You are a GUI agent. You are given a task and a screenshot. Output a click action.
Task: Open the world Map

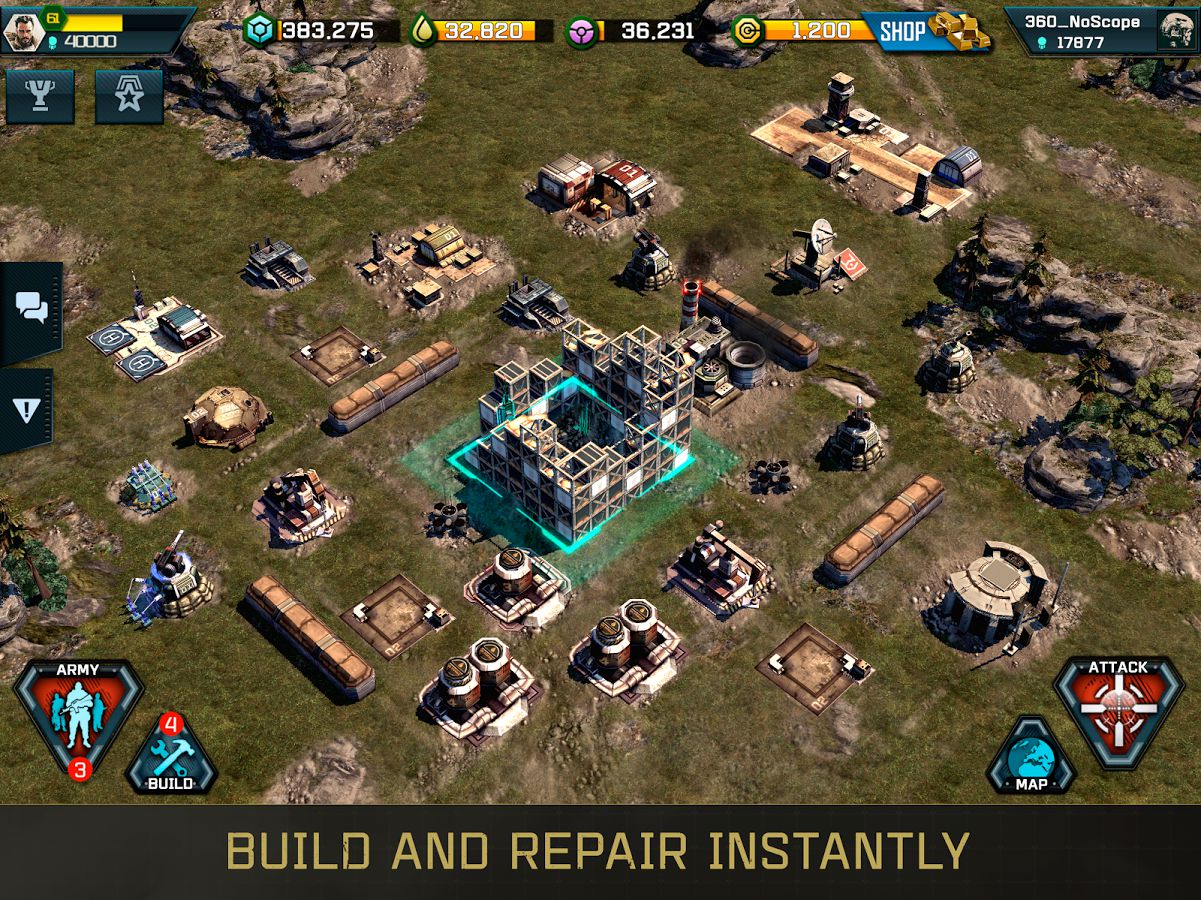(x=1031, y=759)
